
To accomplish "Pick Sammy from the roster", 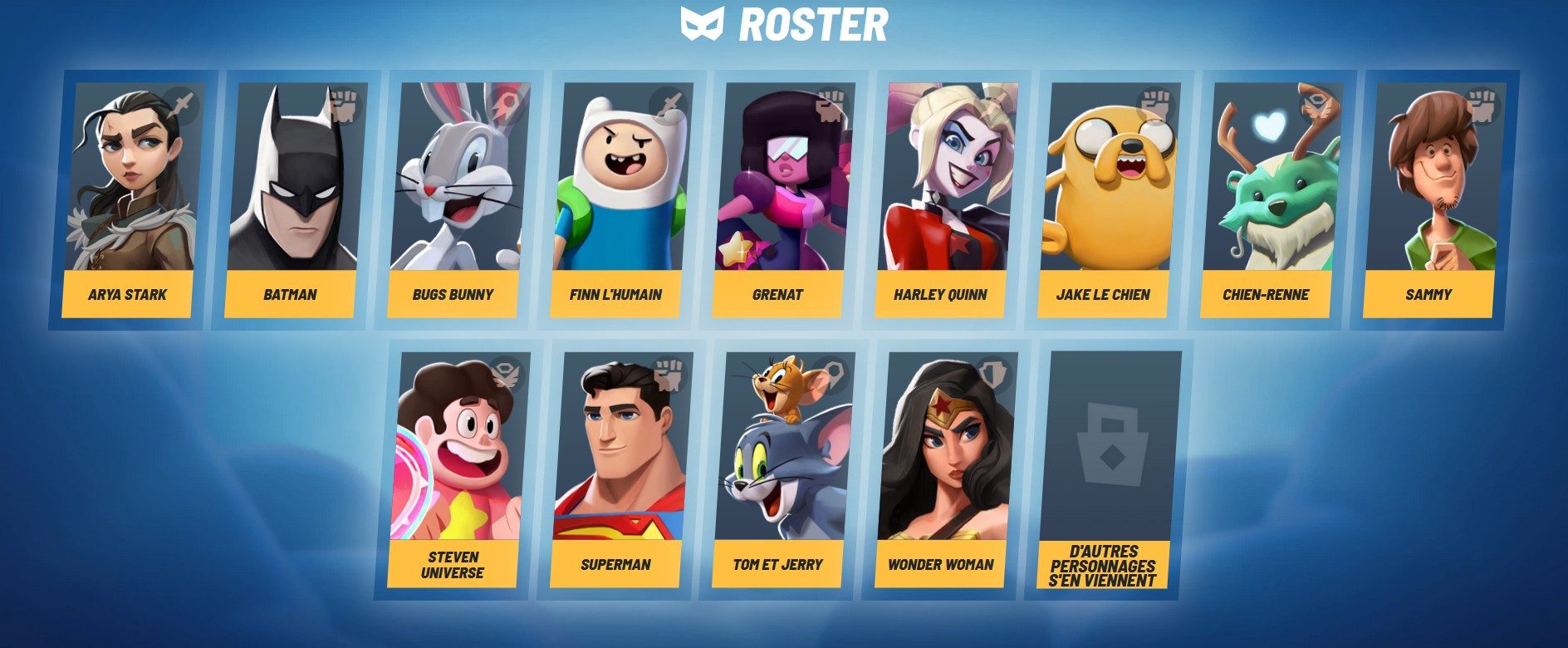I will pos(1432,199).
